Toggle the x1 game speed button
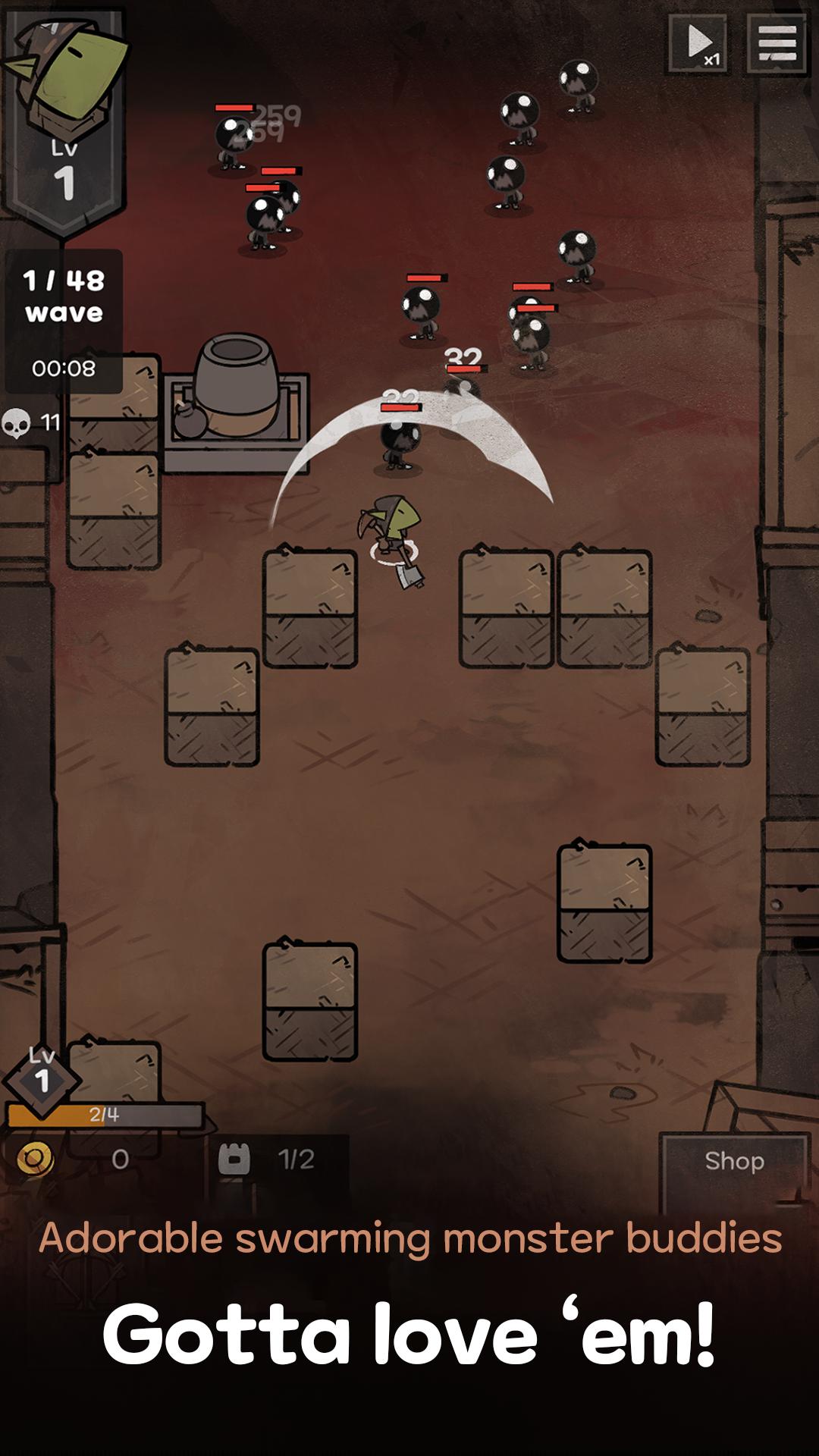This screenshot has height=1456, width=819. coord(698,44)
